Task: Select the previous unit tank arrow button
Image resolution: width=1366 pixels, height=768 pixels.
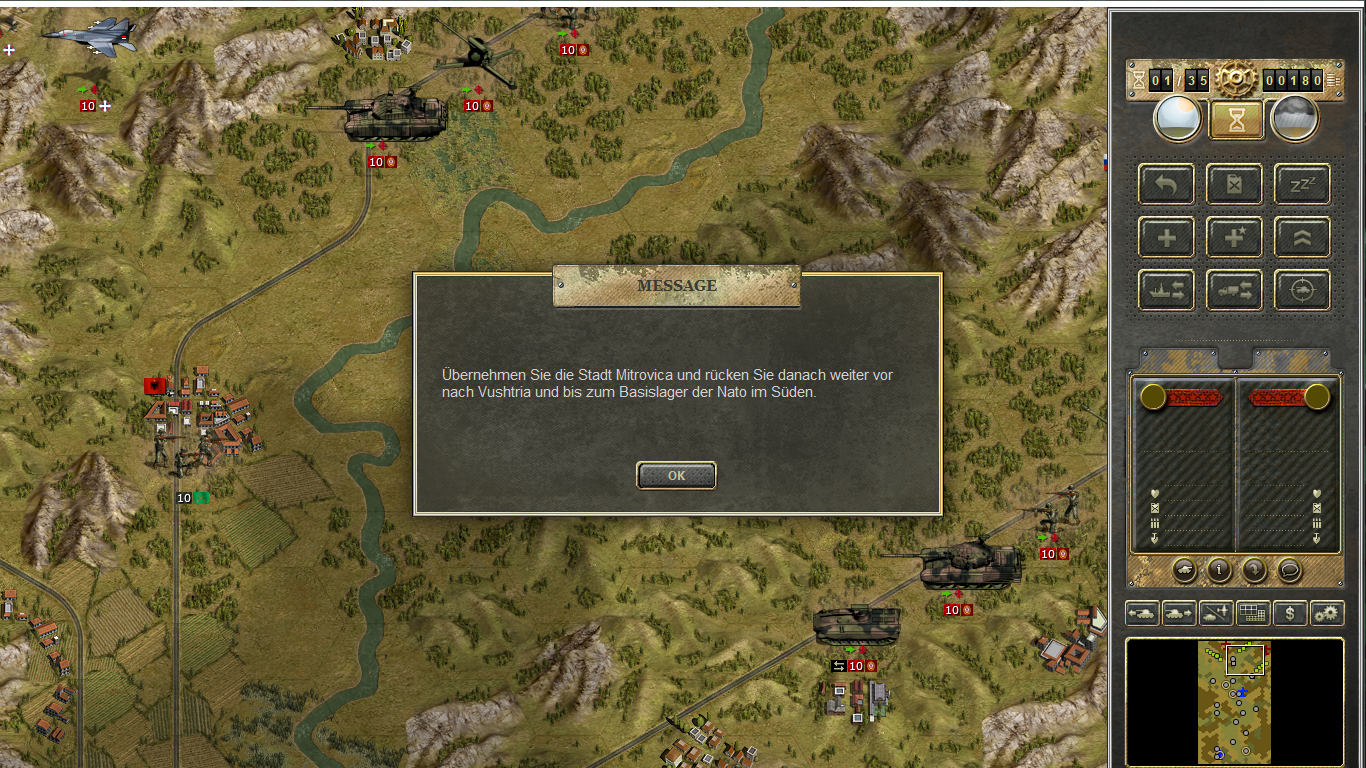Action: click(1141, 613)
